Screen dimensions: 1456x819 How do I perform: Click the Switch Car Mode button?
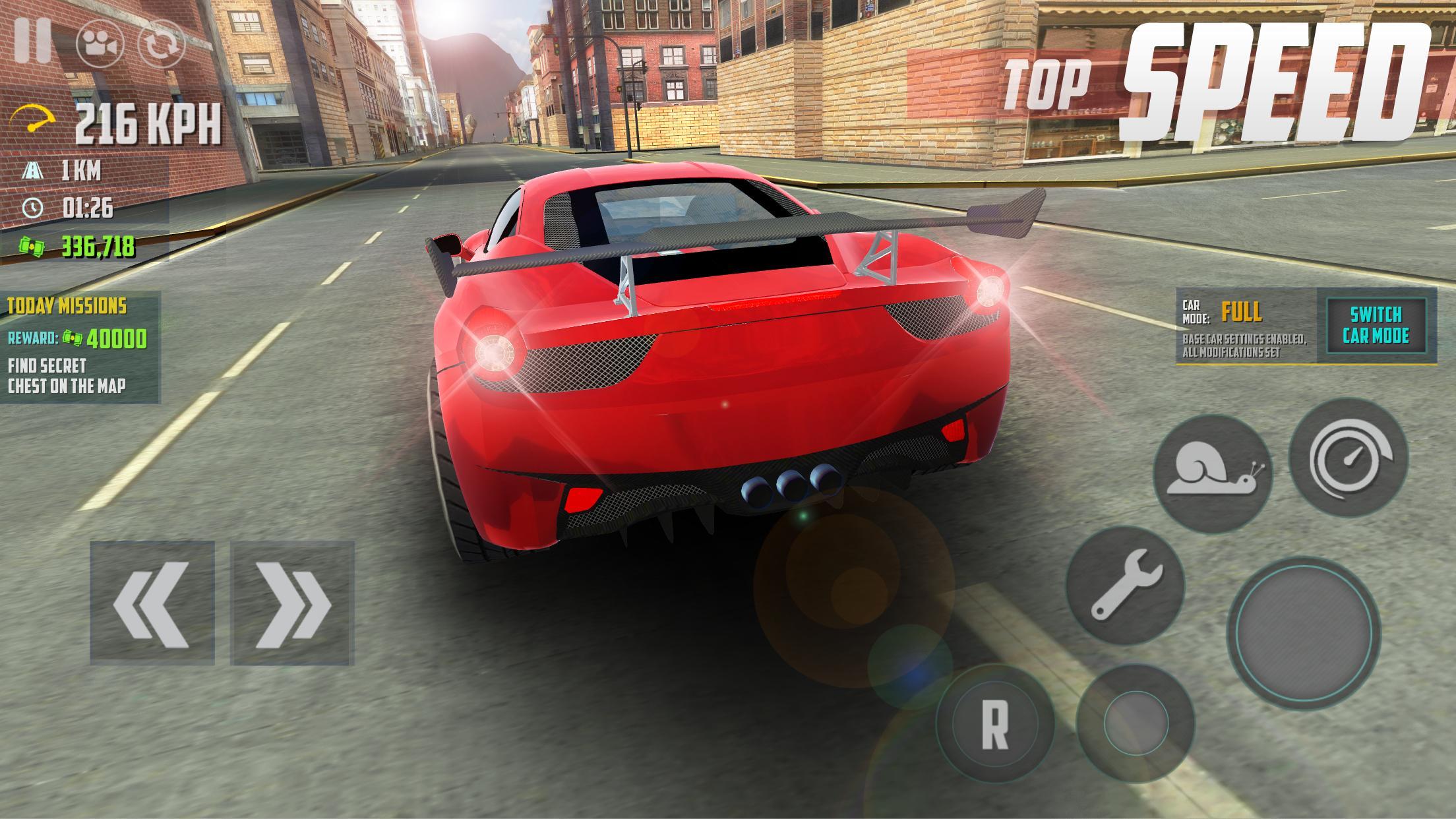1376,325
